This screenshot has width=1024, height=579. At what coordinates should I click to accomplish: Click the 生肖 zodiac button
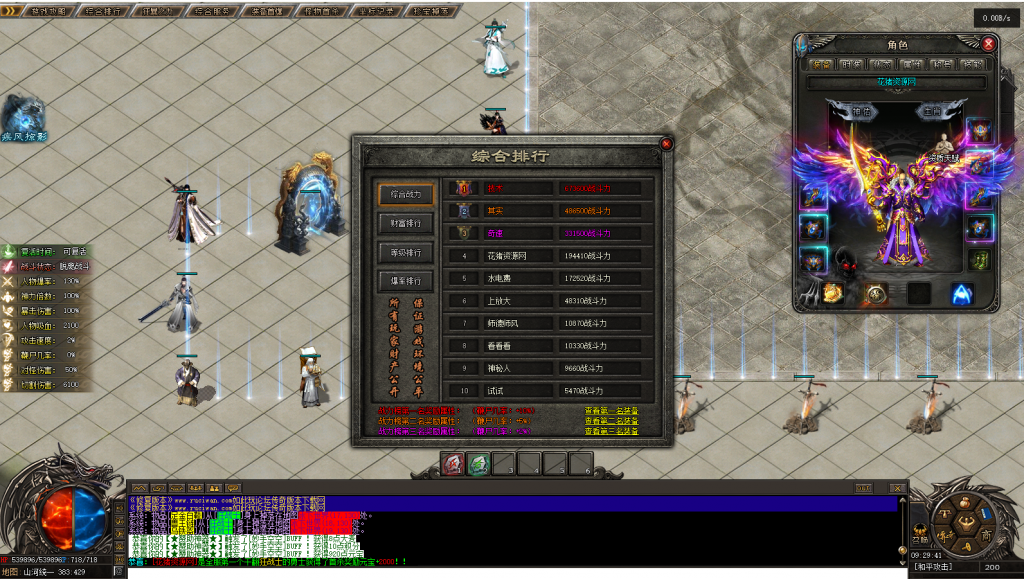pos(931,112)
